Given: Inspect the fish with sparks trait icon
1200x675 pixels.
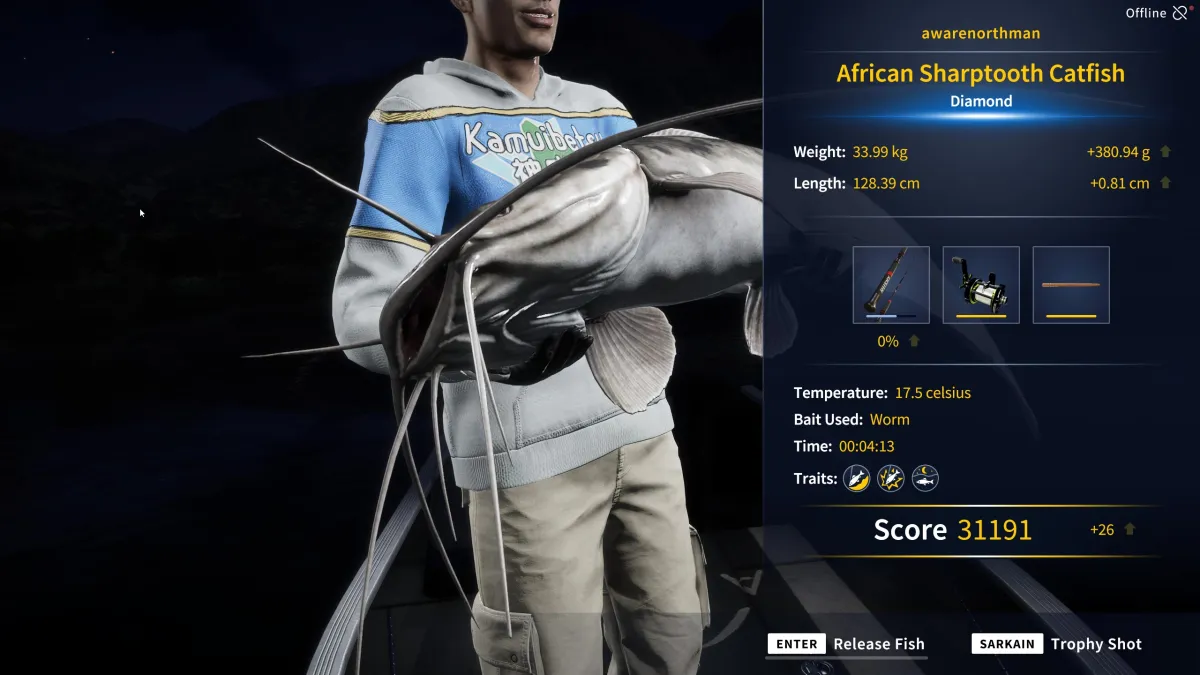Looking at the screenshot, I should coord(891,478).
